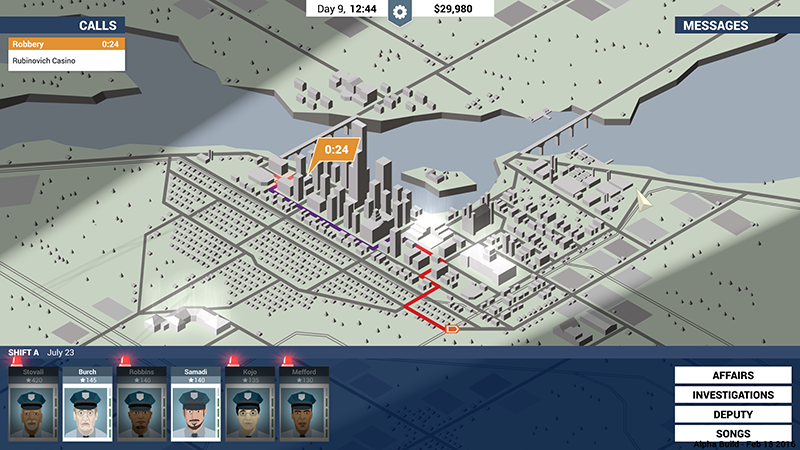Viewport: 800px width, 450px height.
Task: Pick officer Robbins from the shift roster
Action: (141, 402)
